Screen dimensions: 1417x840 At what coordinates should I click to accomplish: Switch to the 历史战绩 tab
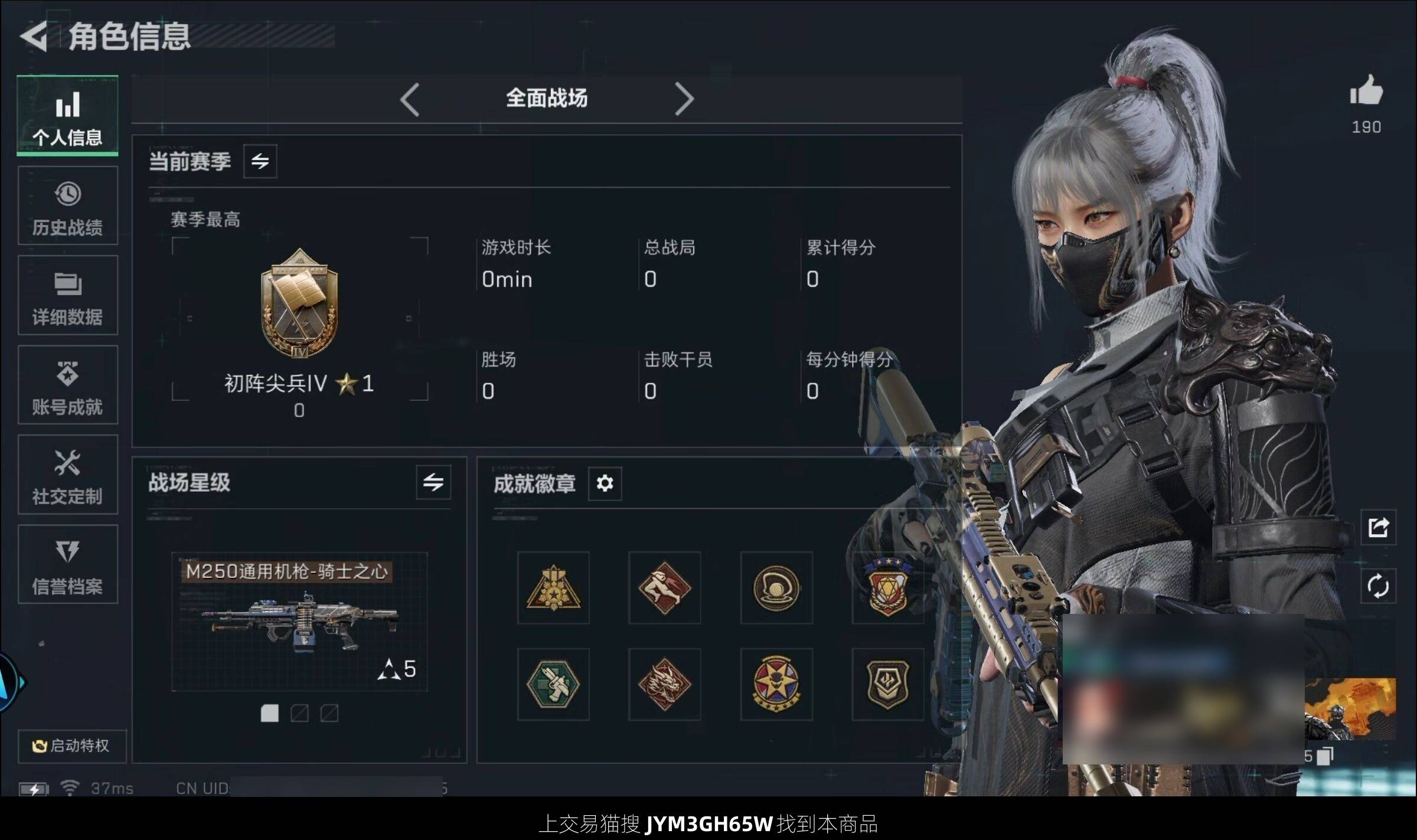point(67,206)
